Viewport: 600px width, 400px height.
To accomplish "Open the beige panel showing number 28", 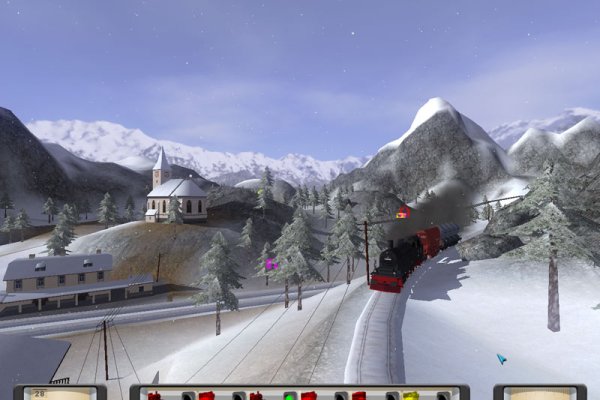I will point(60,393).
